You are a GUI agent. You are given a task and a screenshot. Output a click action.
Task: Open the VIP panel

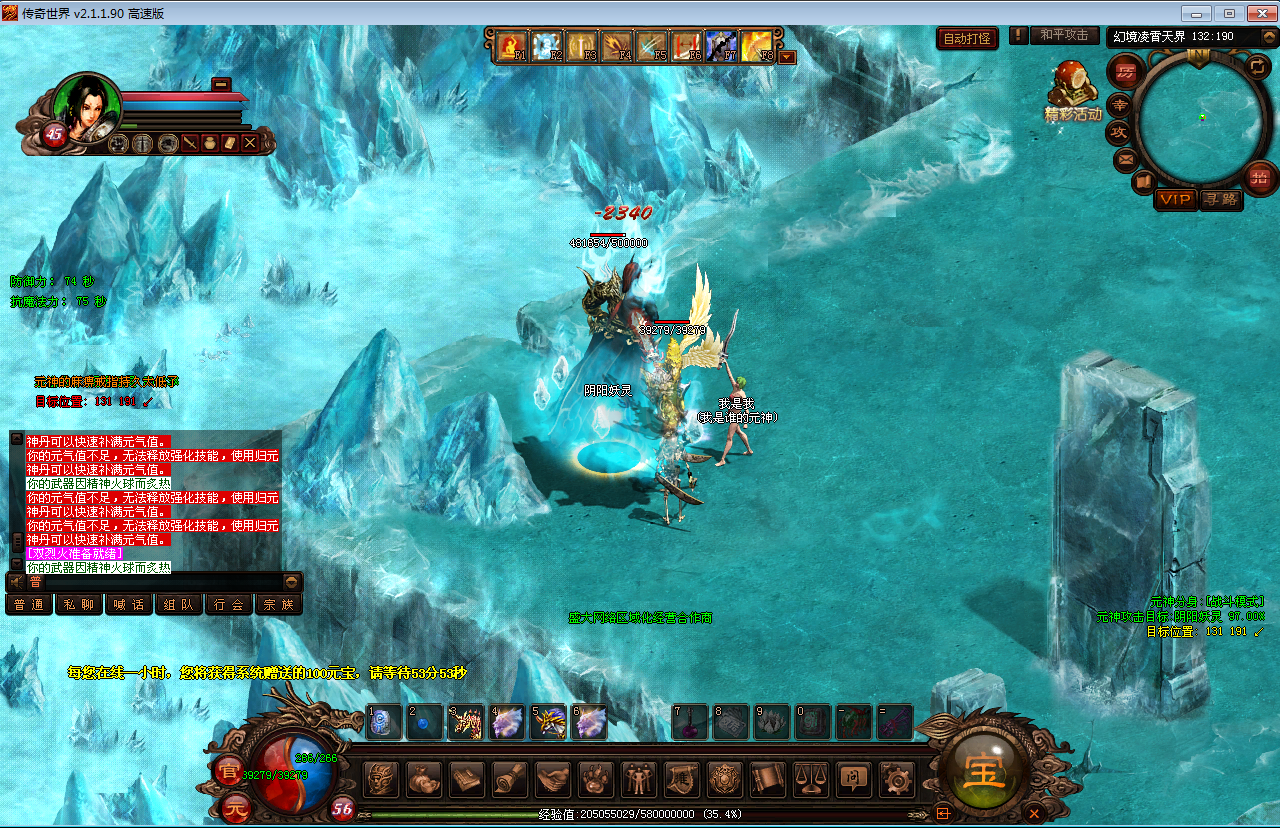point(1175,199)
